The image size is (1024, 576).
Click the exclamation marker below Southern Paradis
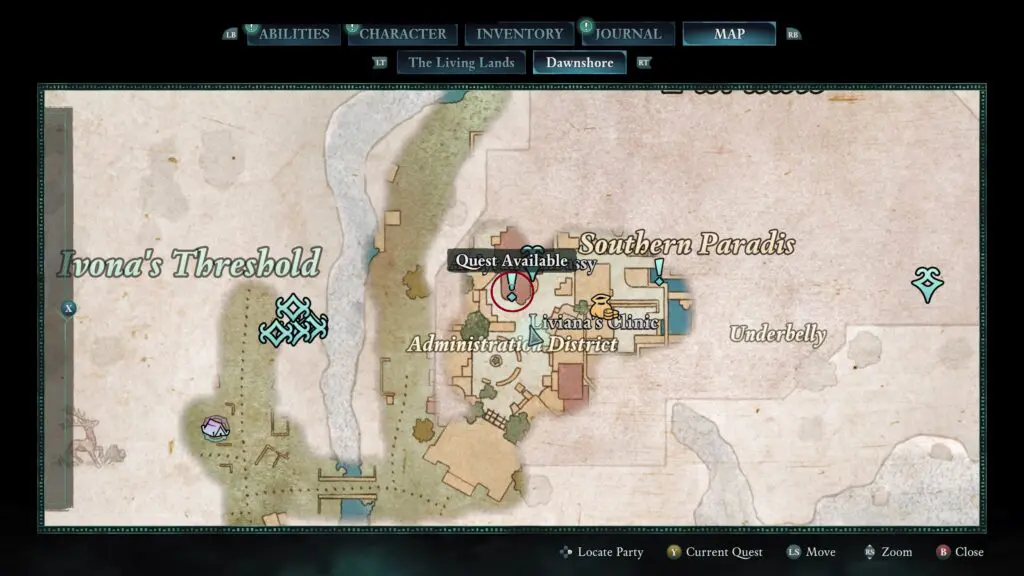point(659,270)
